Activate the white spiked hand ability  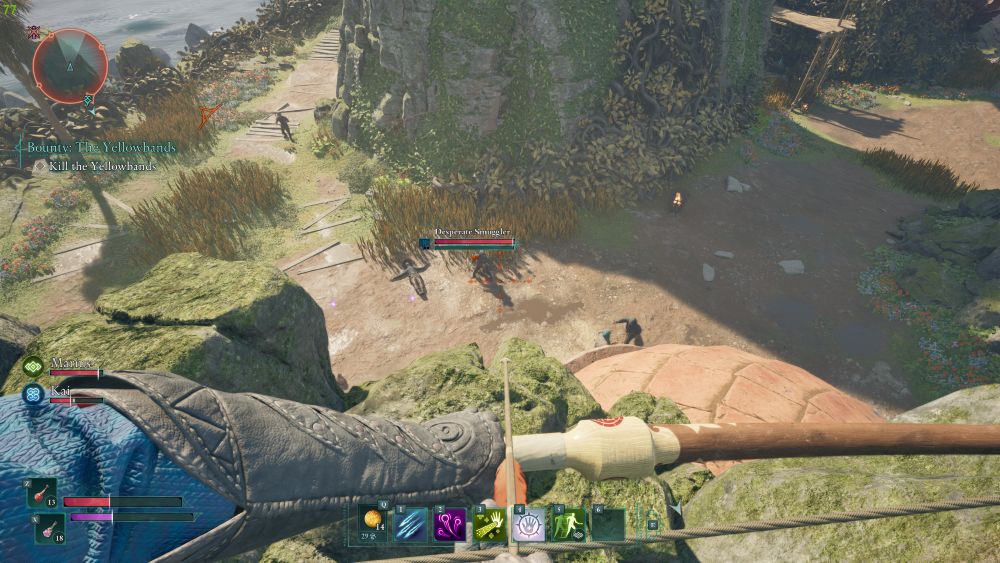pos(529,524)
